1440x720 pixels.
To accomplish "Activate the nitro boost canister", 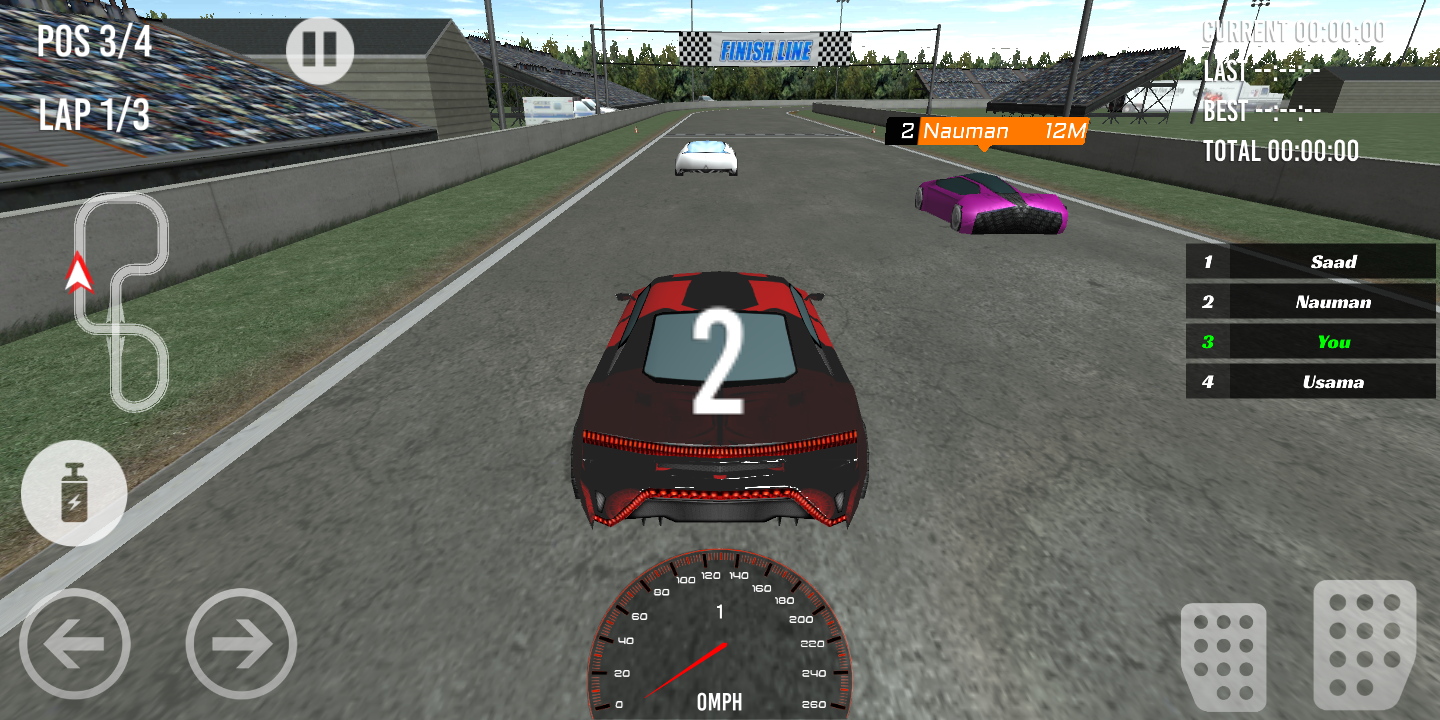I will click(x=74, y=493).
